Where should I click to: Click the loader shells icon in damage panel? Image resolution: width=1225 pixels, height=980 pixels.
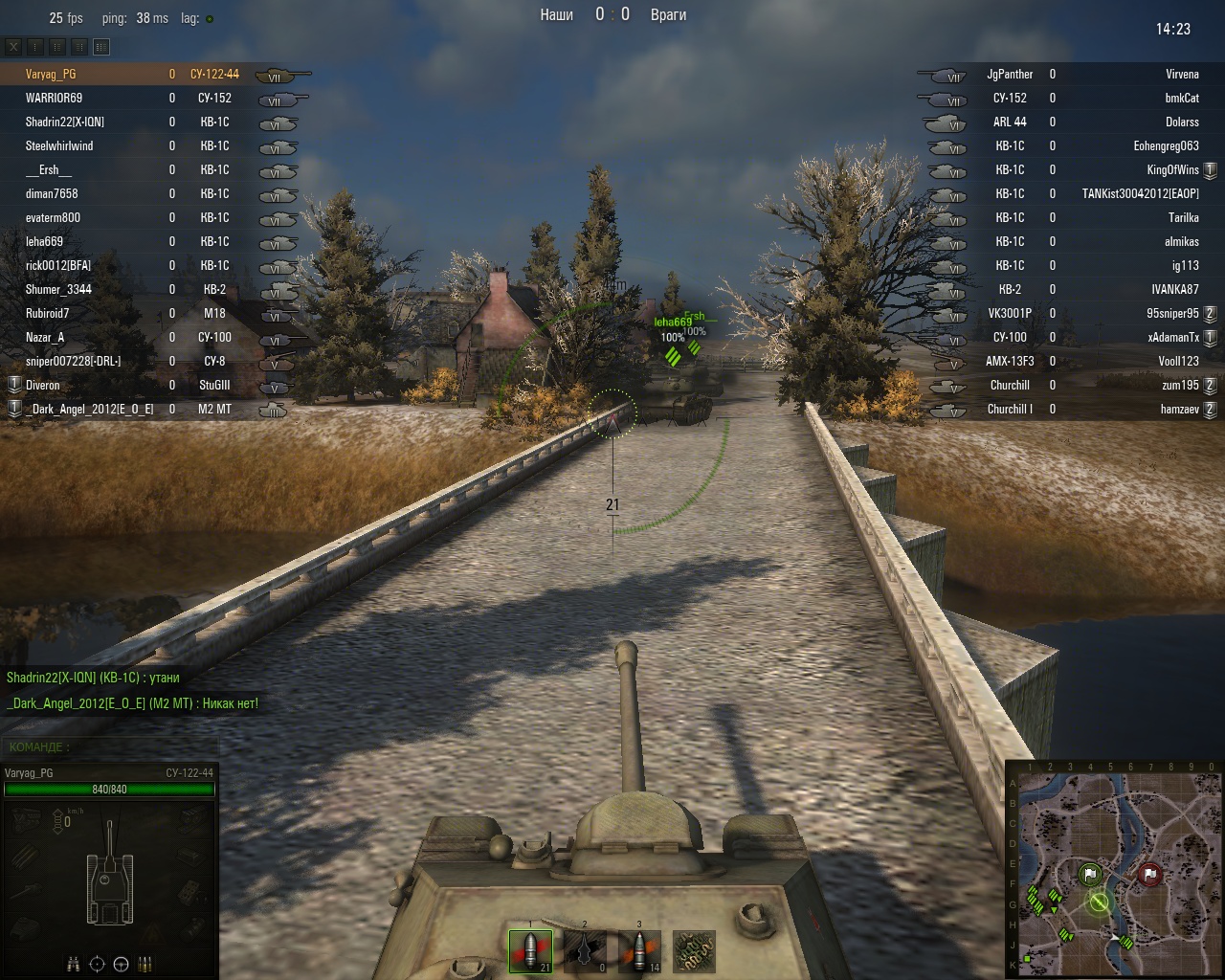coord(145,964)
